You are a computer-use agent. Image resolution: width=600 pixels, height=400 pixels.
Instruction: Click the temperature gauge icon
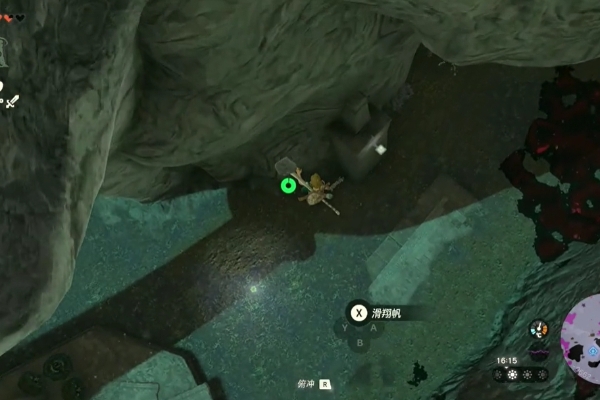pyautogui.click(x=539, y=329)
